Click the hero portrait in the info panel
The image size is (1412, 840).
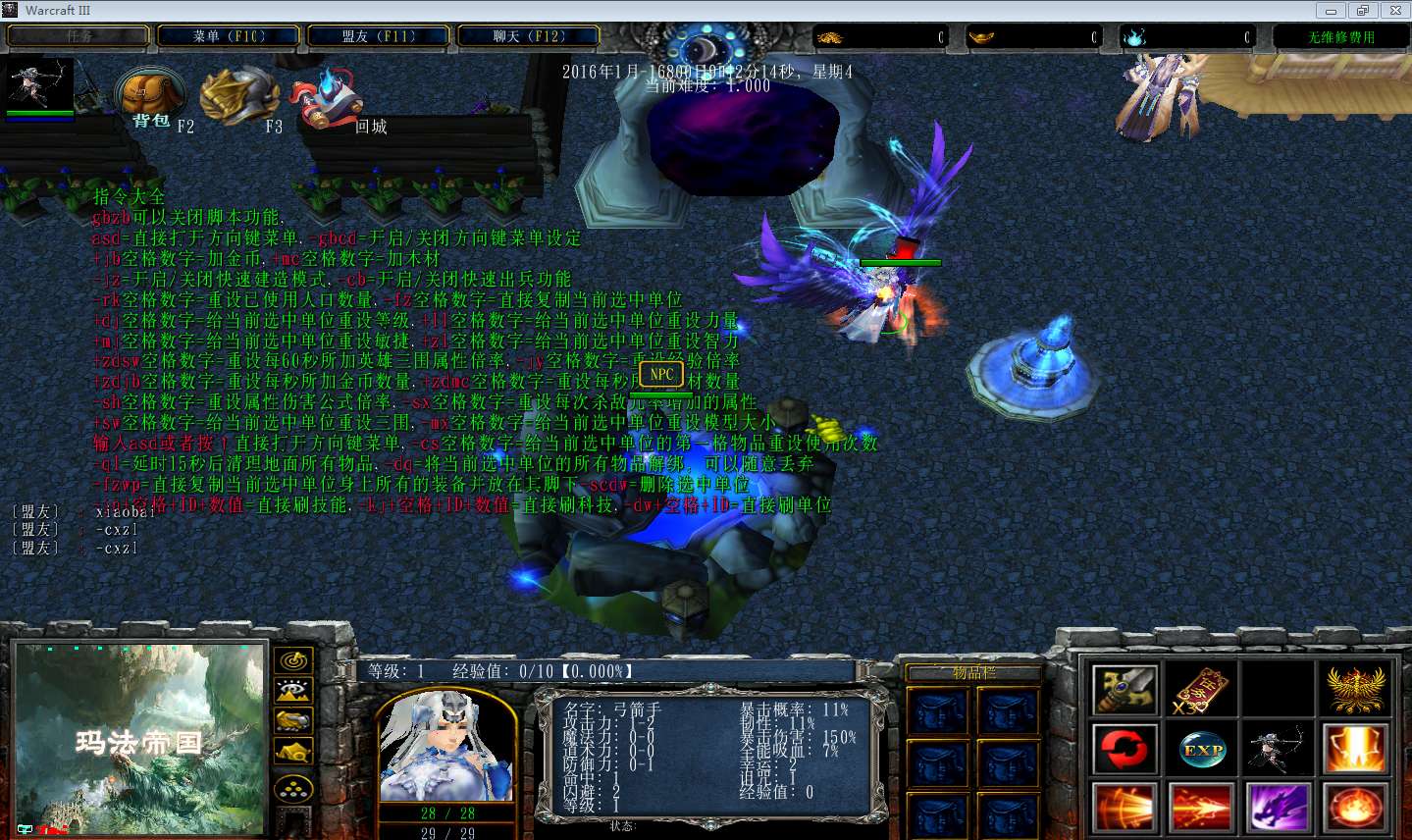(x=447, y=746)
